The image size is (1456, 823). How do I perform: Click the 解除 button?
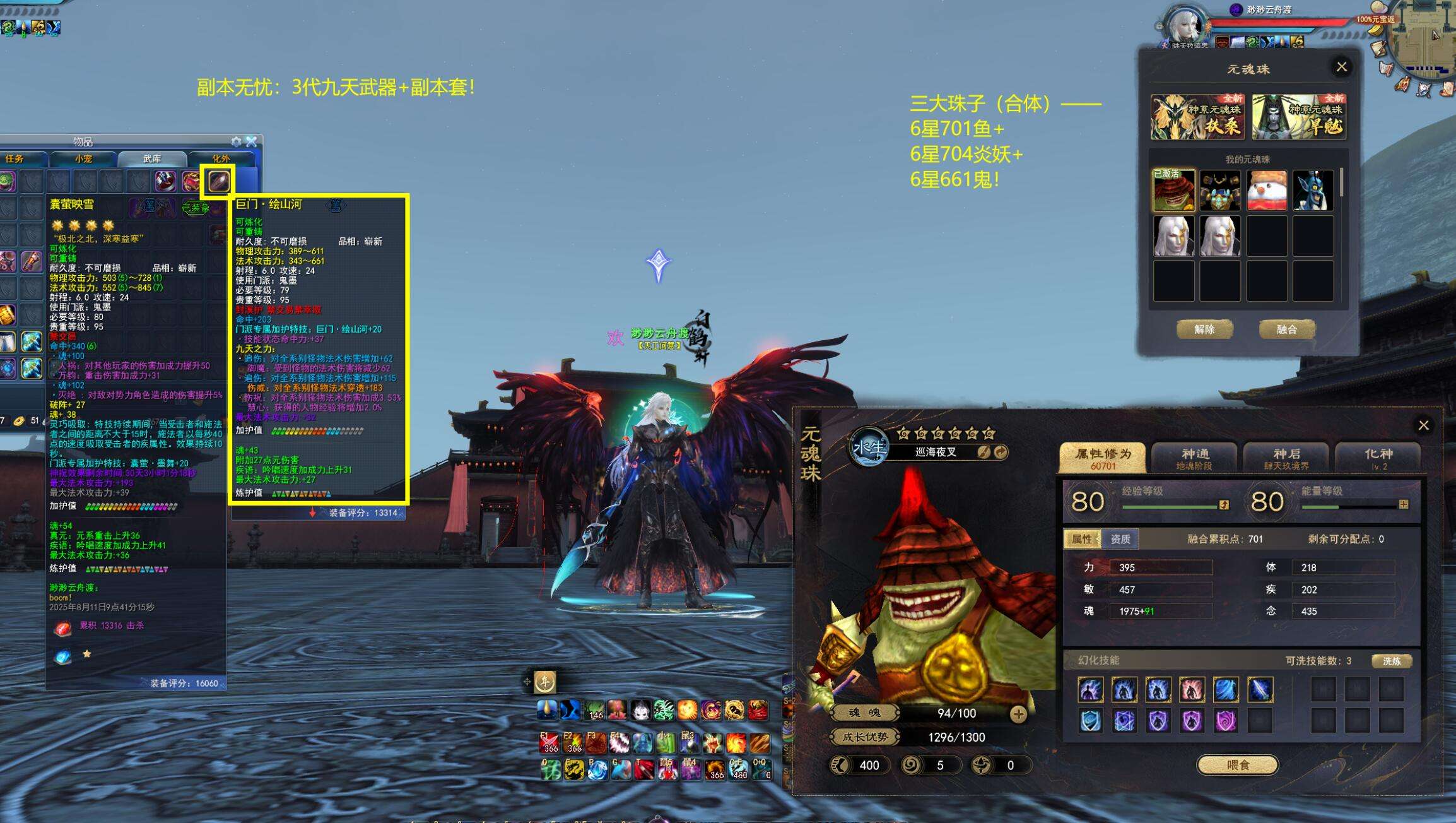1204,329
